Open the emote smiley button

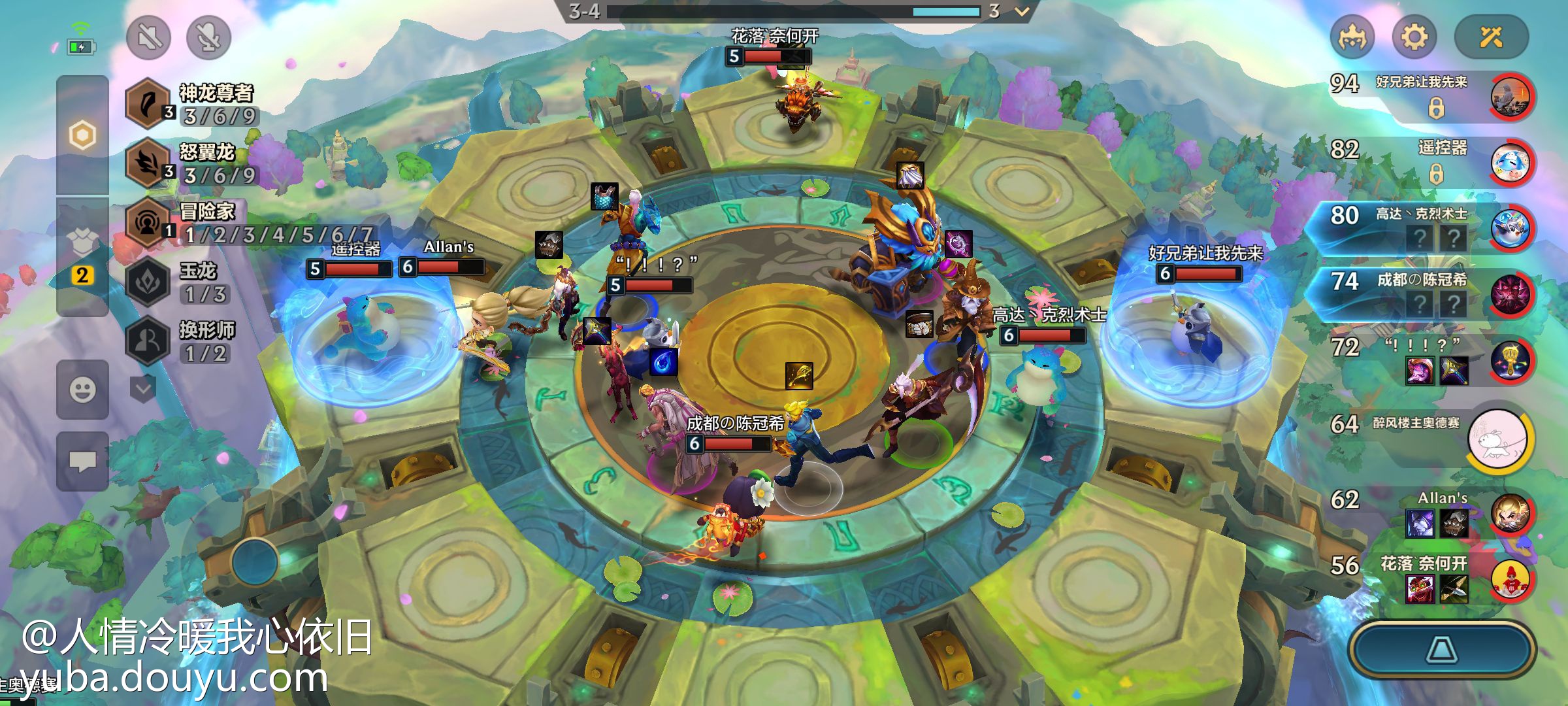click(82, 390)
